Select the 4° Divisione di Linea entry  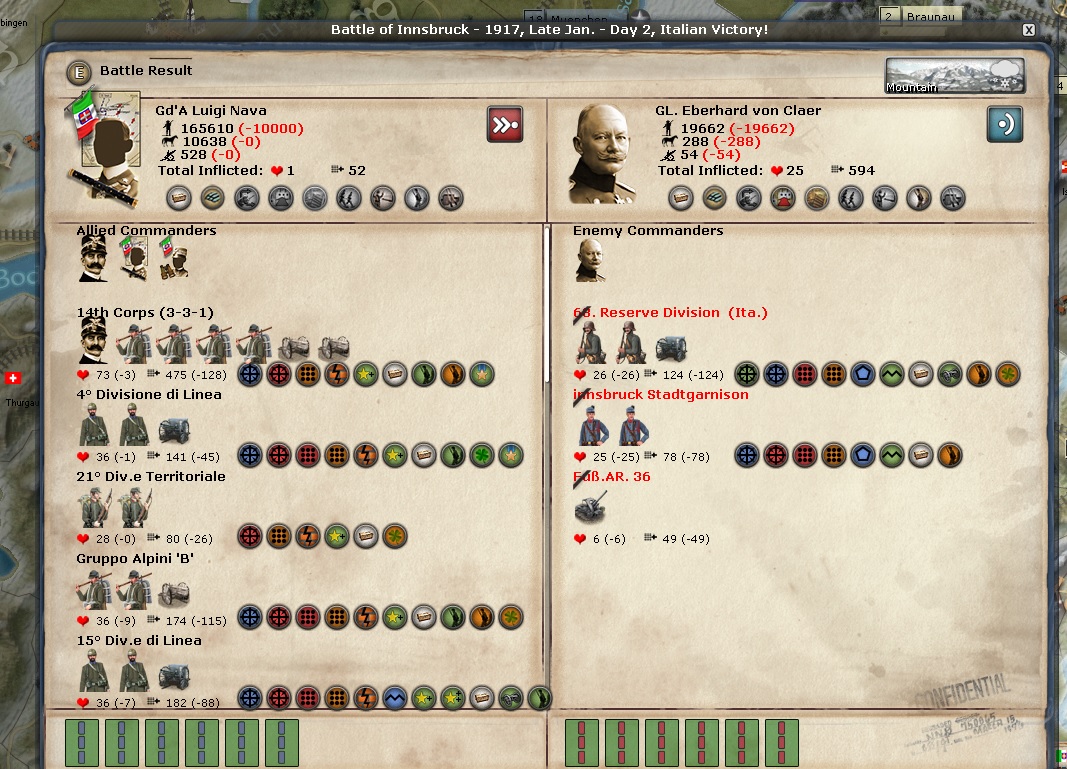[149, 395]
